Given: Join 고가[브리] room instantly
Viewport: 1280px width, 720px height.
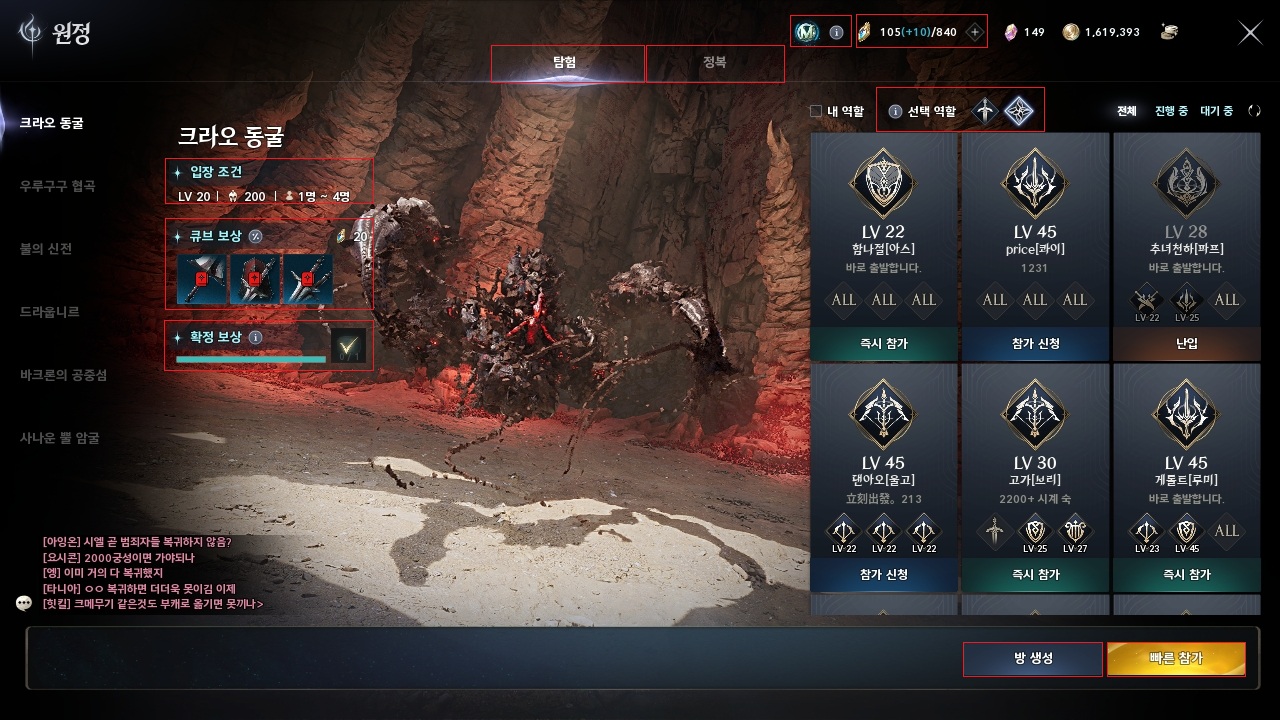Looking at the screenshot, I should pos(1035,575).
